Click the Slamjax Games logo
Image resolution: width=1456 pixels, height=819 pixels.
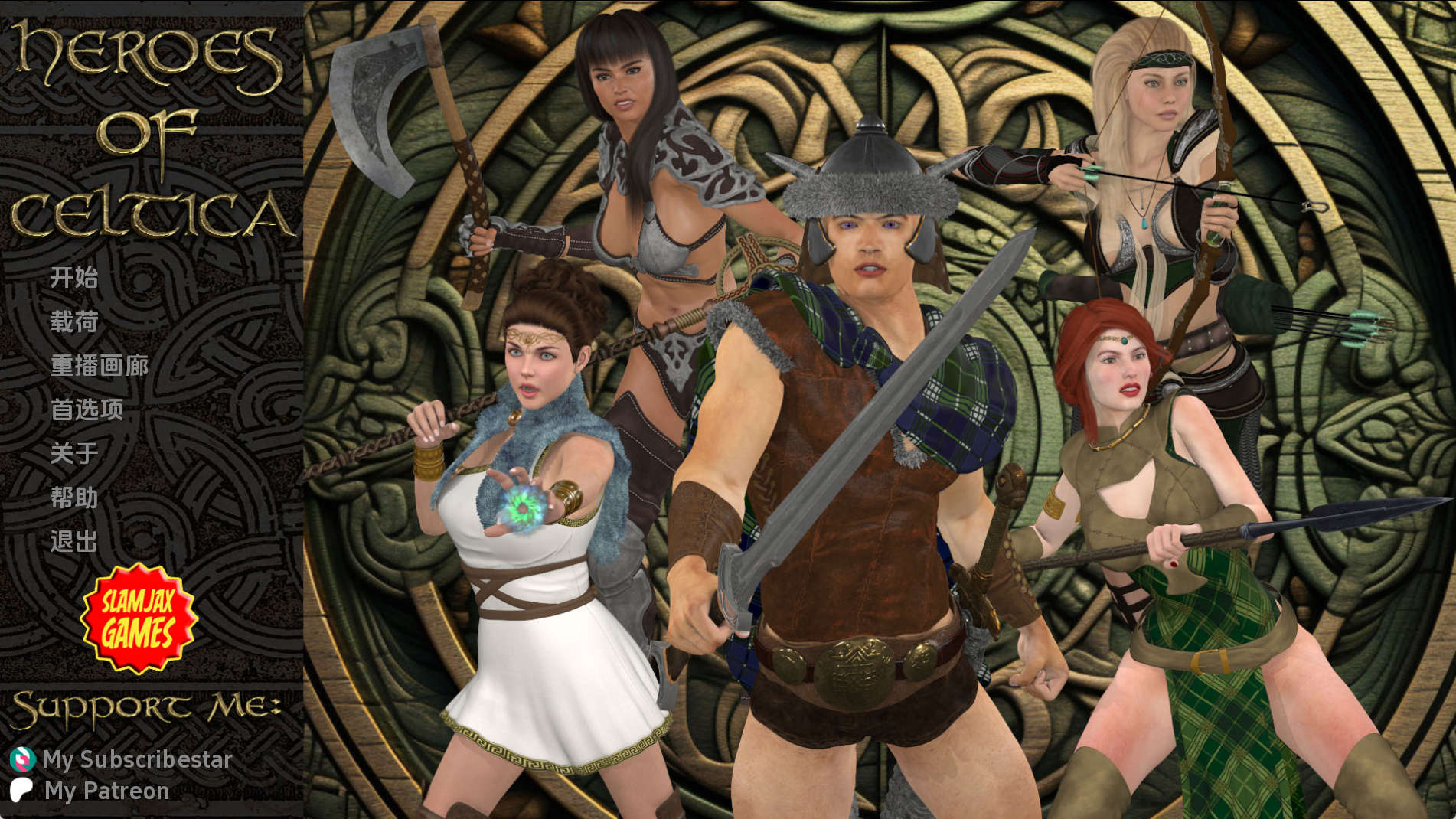139,618
